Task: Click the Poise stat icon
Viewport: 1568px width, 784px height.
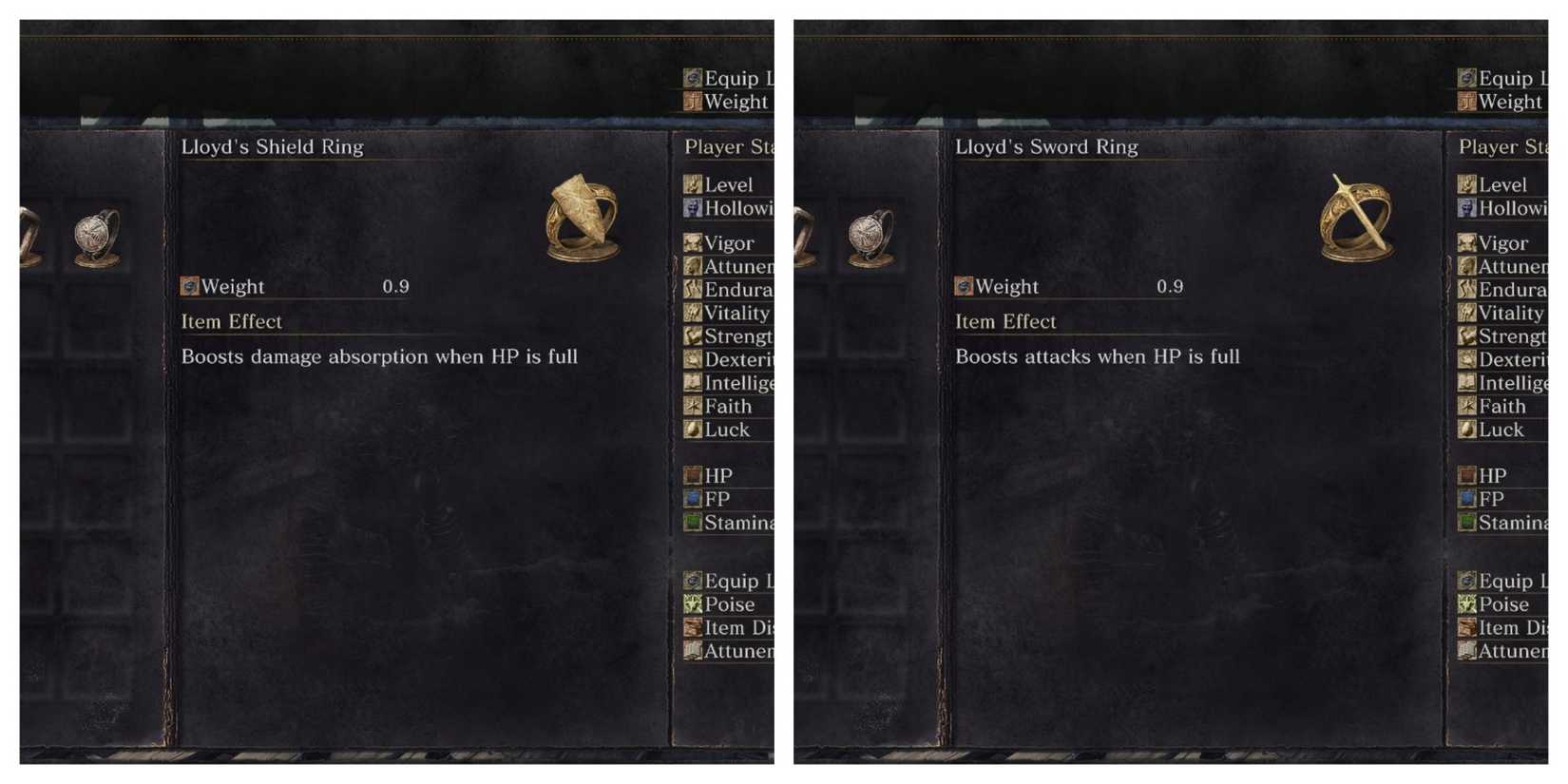Action: pos(693,604)
